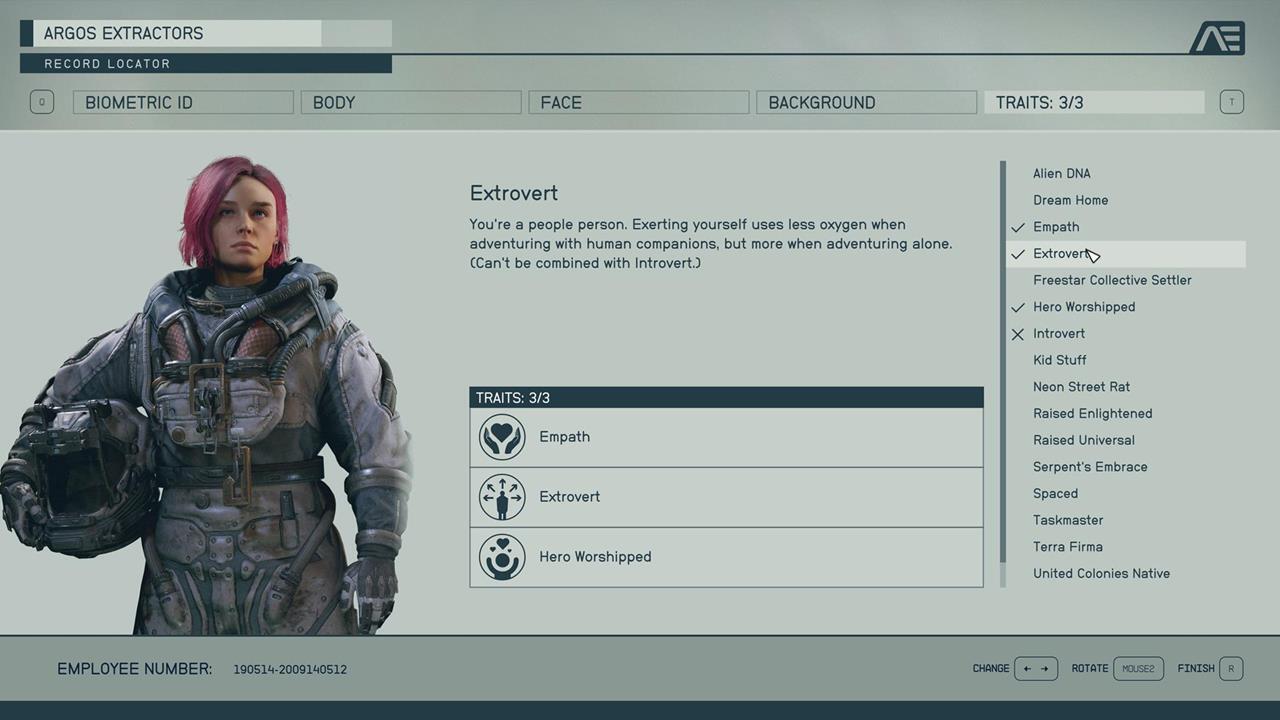Click the MOUSE2 rotate keybind icon

point(1138,668)
